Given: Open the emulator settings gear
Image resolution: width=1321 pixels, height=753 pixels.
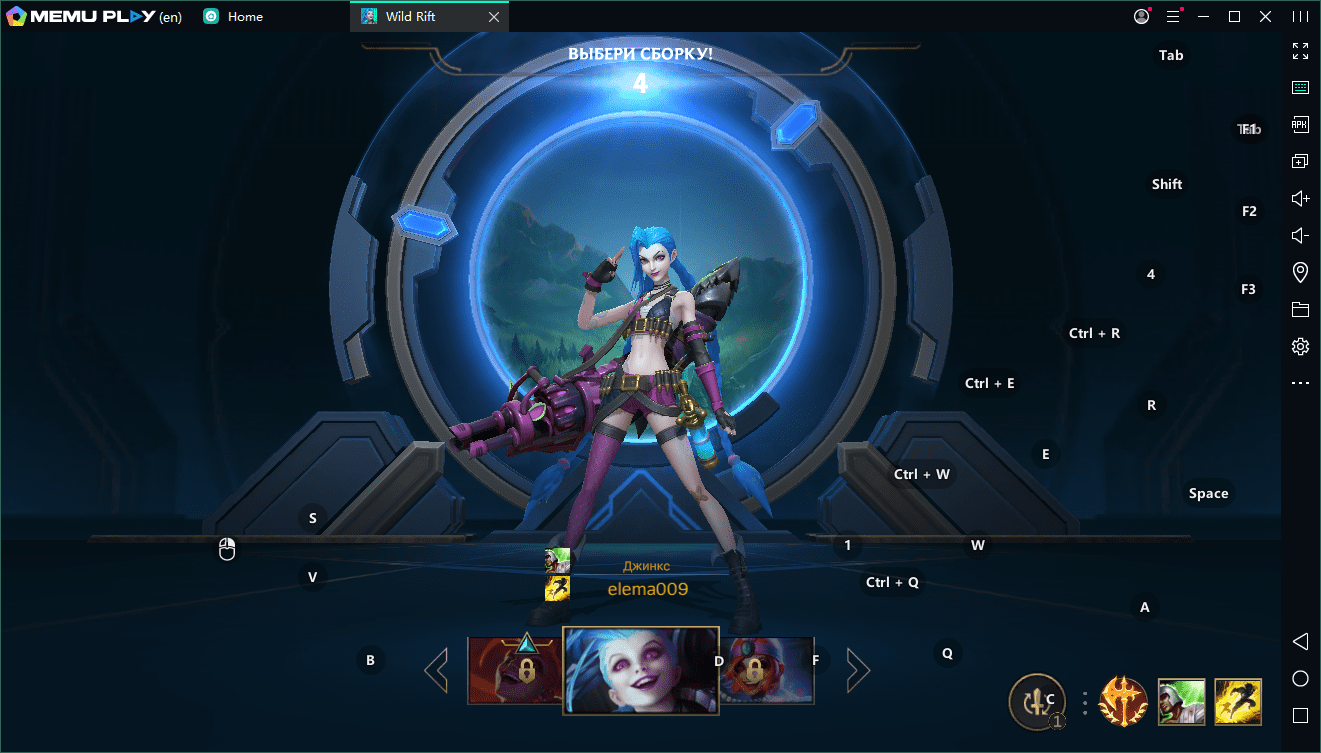Looking at the screenshot, I should point(1300,346).
